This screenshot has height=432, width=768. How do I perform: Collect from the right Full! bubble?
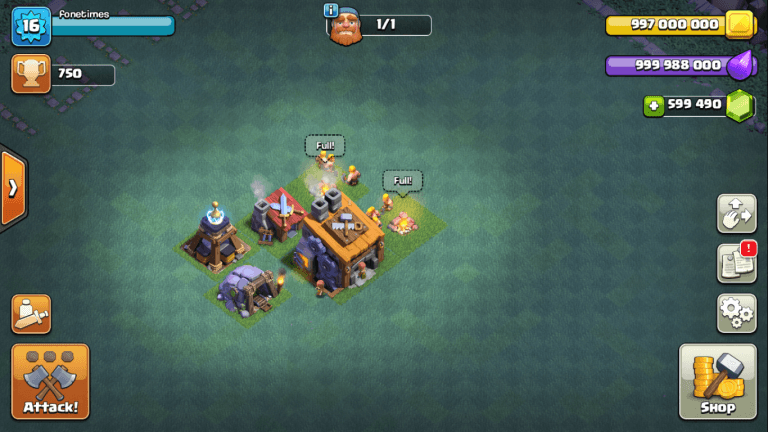tap(402, 181)
